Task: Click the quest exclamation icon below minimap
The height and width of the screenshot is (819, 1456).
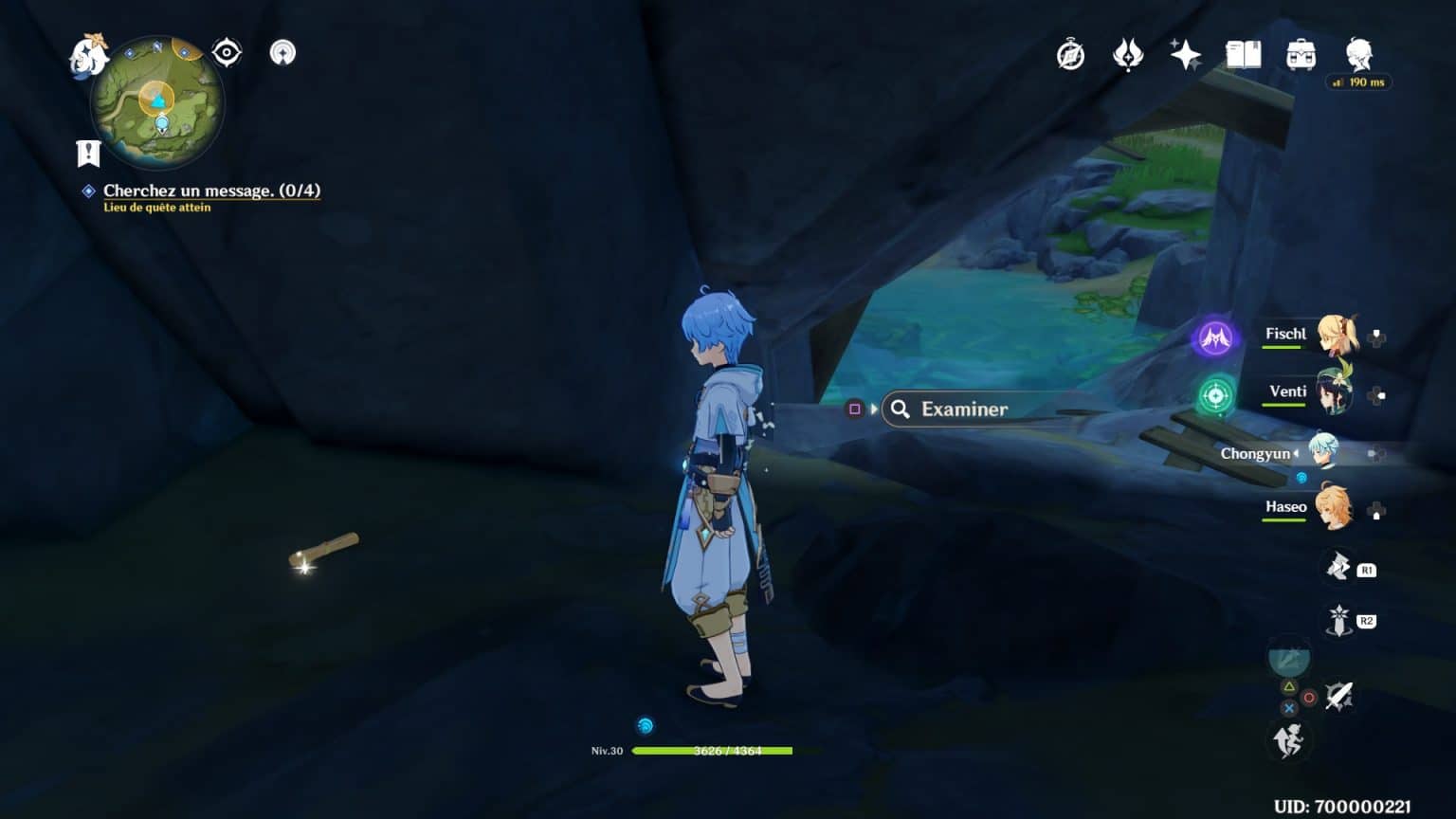Action: click(87, 152)
